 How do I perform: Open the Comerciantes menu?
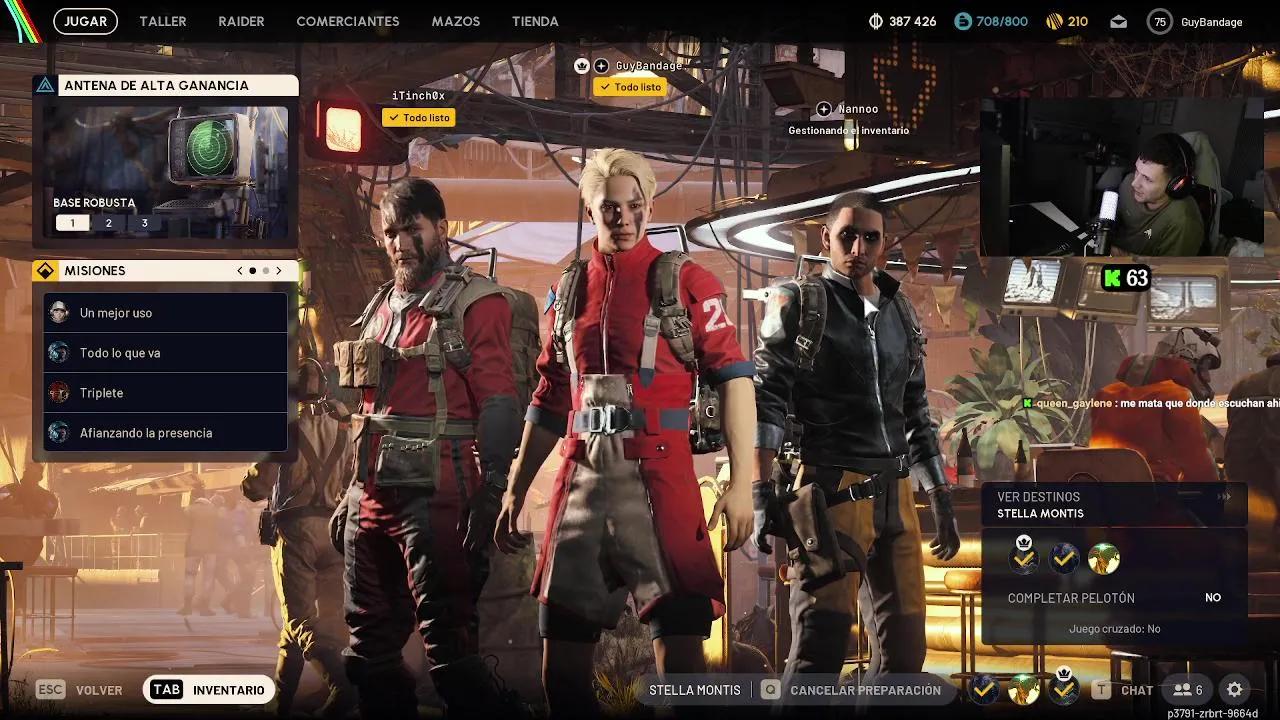click(347, 21)
